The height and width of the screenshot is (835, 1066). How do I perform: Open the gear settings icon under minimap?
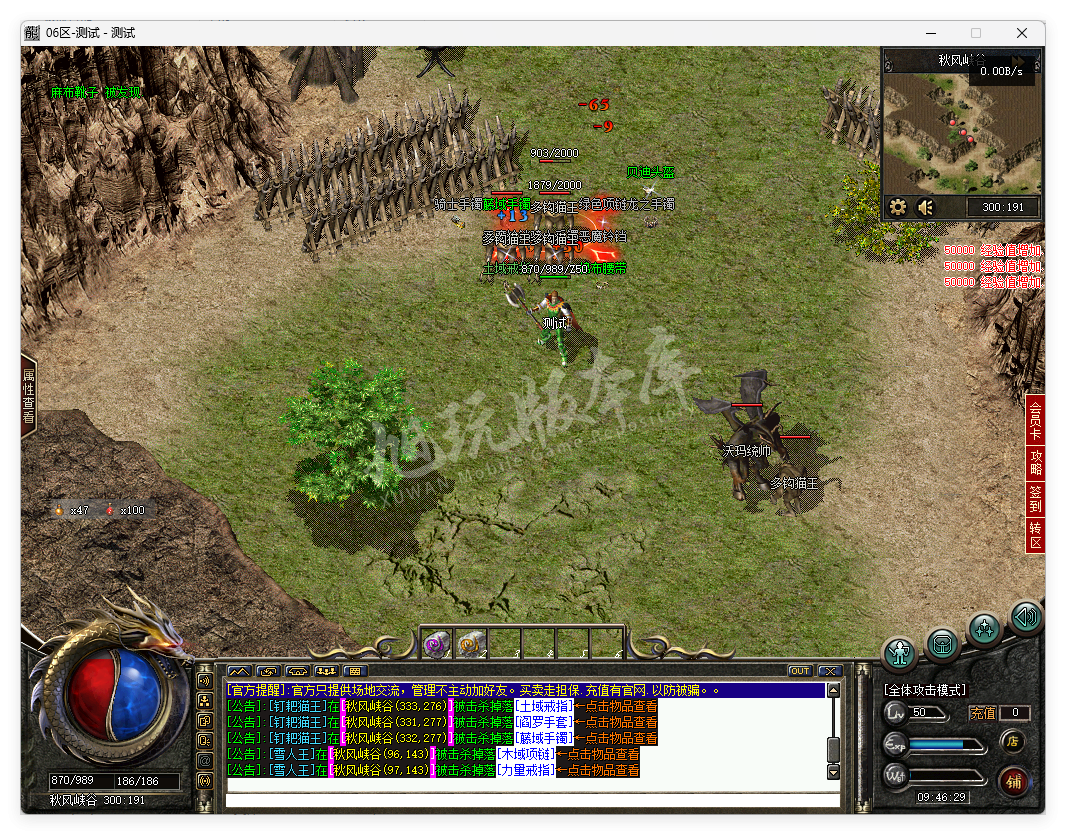(898, 207)
